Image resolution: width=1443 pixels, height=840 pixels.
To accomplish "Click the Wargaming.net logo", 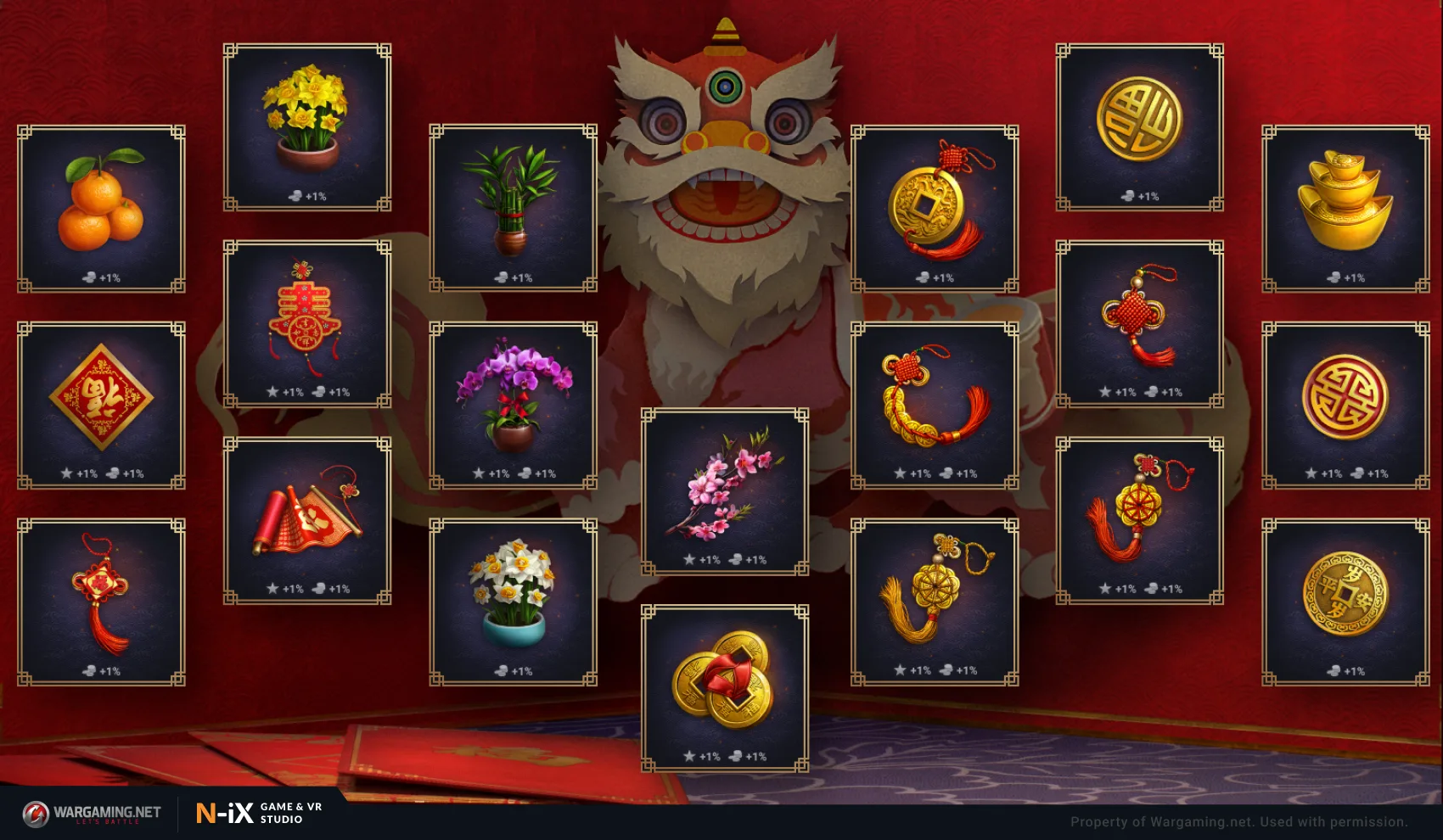I will [x=92, y=813].
